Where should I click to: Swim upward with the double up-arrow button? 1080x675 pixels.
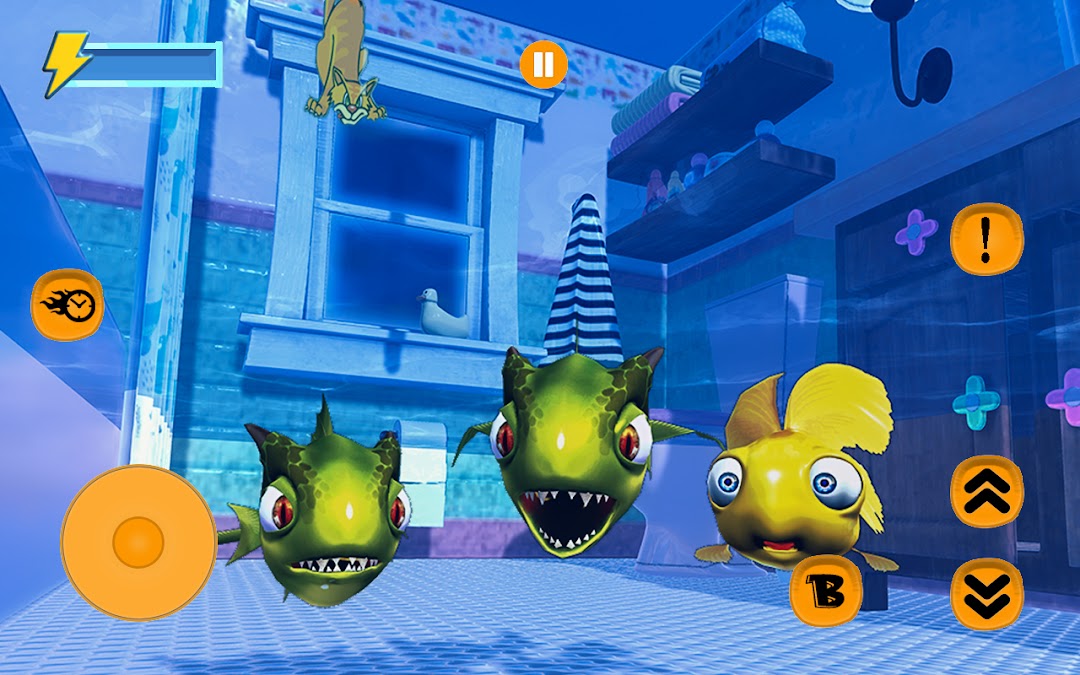pos(986,491)
